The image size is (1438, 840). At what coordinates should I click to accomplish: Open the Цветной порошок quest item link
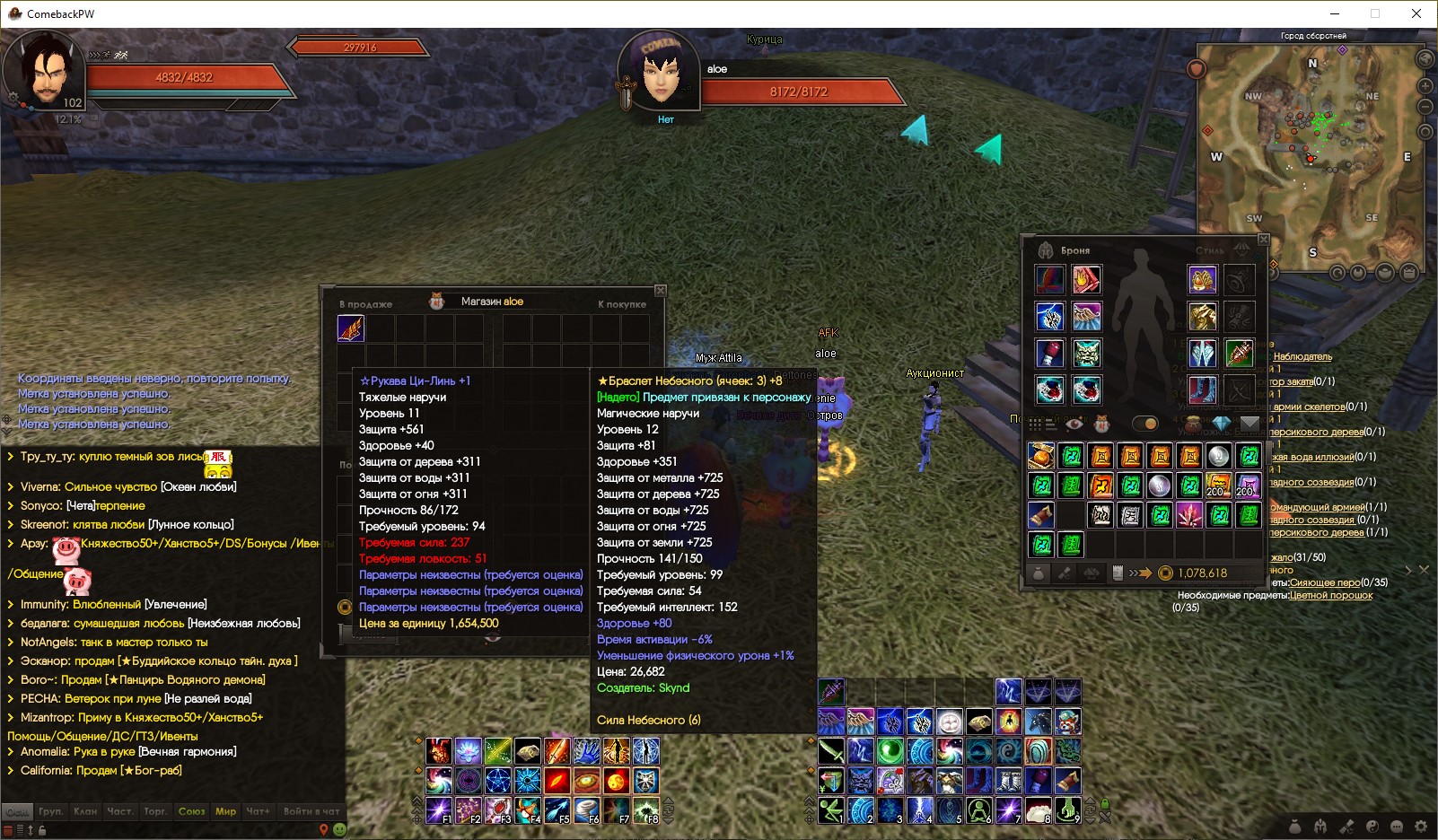[1330, 595]
